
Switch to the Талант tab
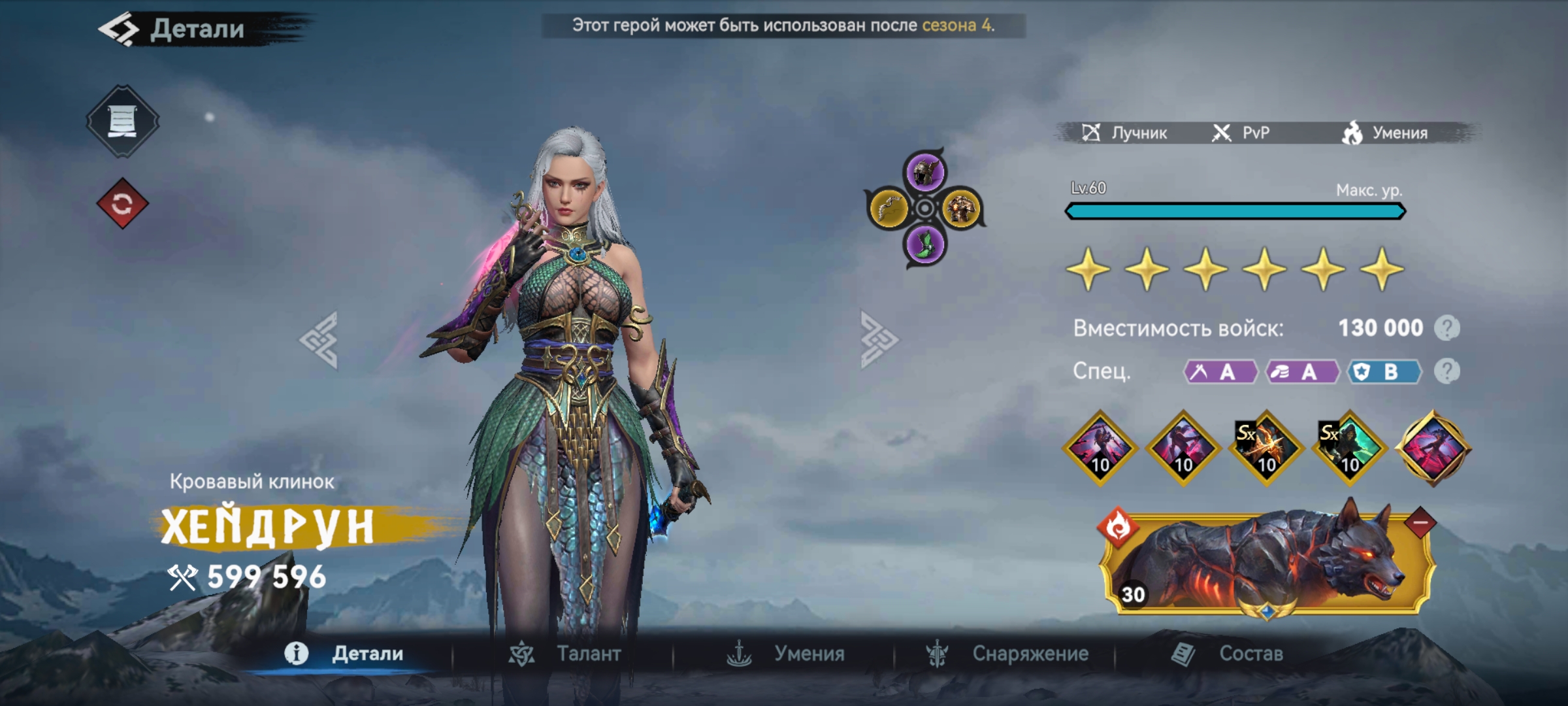click(x=564, y=654)
